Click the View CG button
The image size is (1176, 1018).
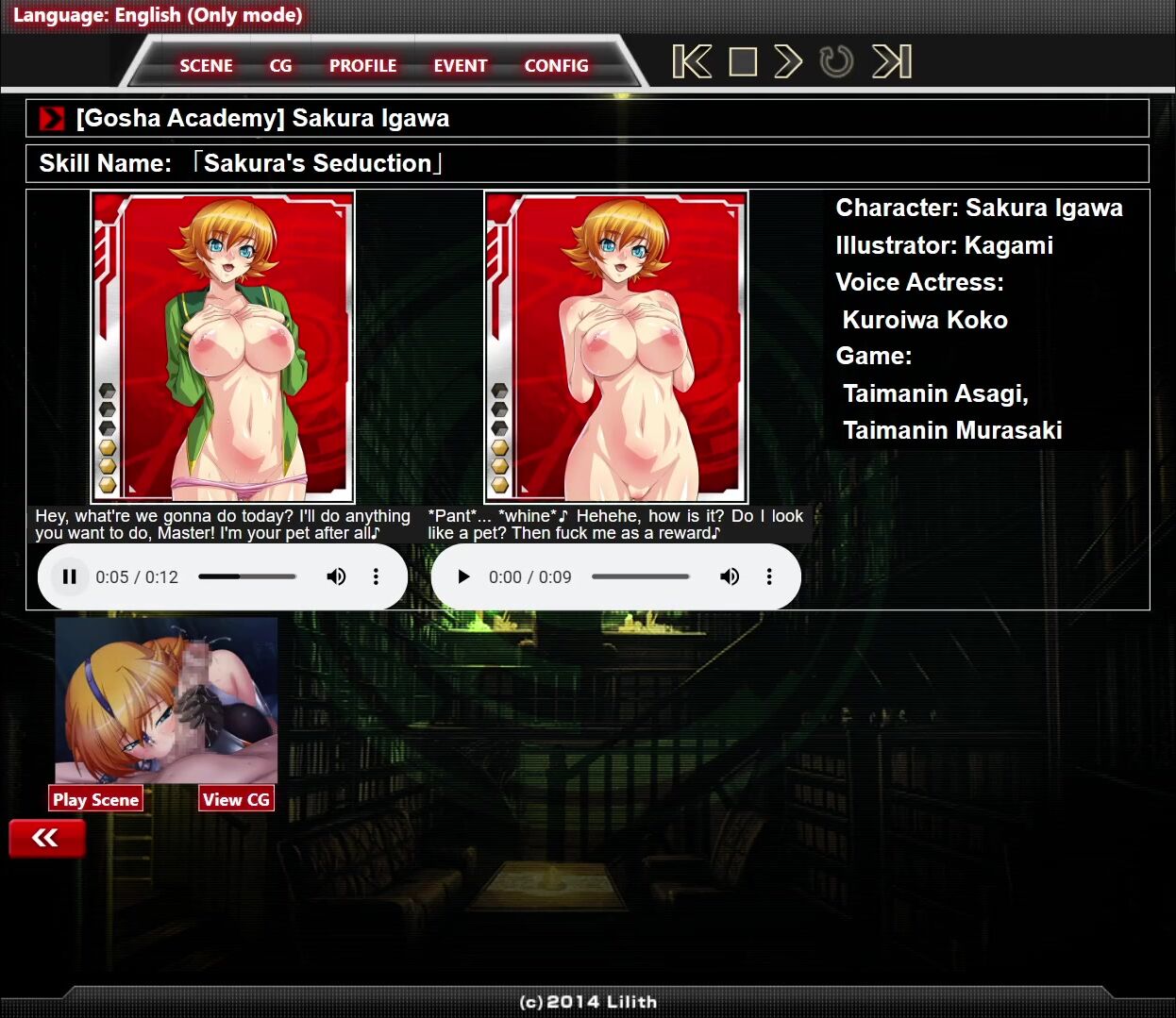click(236, 799)
